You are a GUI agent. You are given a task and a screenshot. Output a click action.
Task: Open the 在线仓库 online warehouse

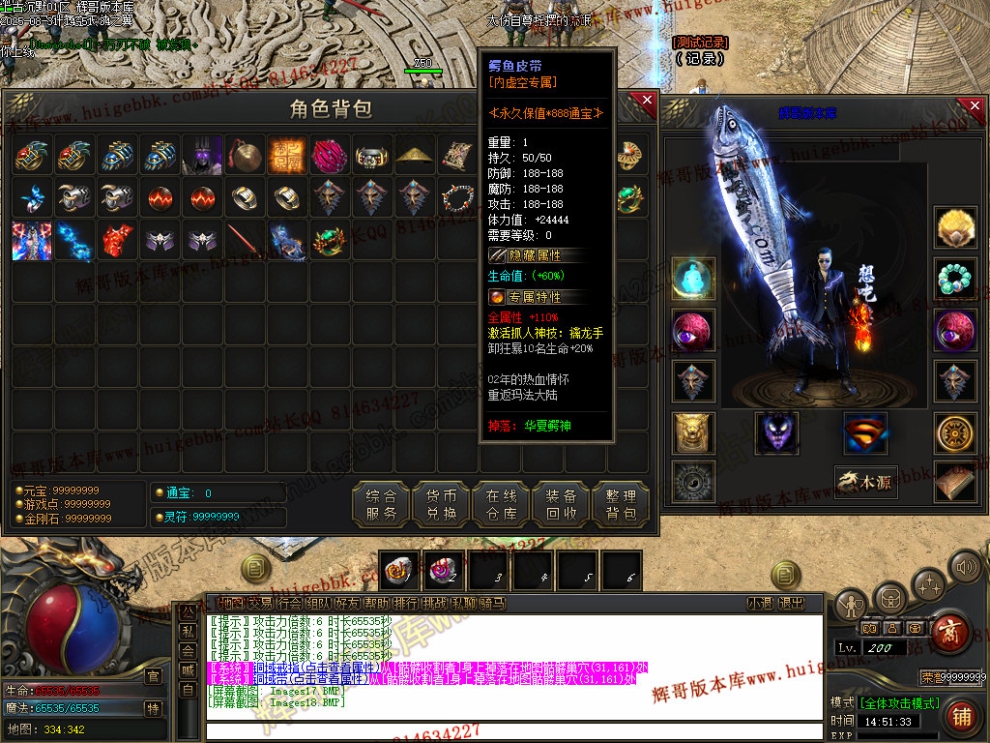(501, 505)
